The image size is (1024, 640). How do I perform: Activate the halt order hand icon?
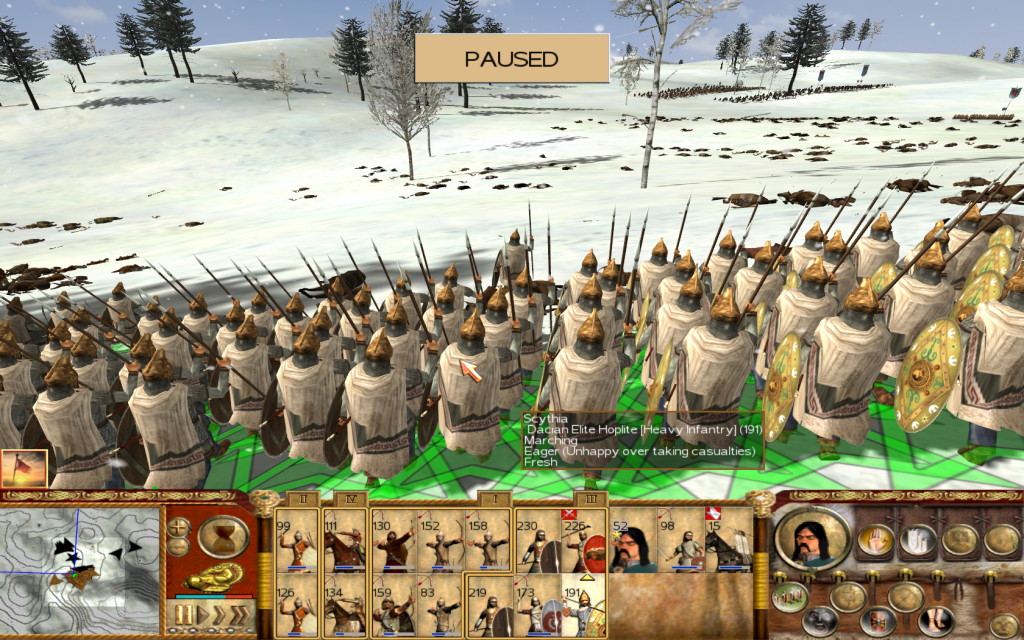pos(876,541)
